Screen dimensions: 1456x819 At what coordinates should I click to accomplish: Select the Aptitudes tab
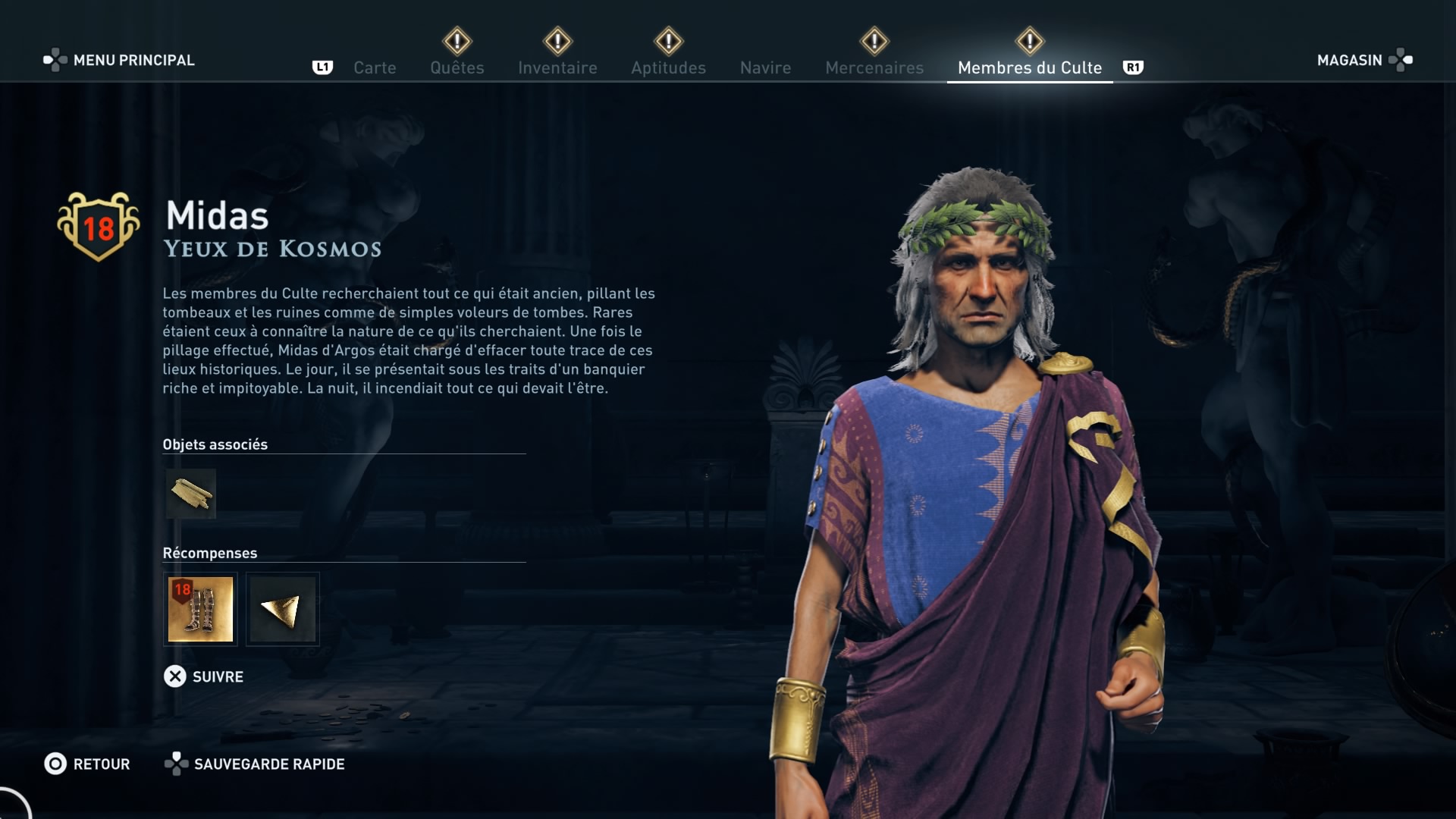tap(668, 67)
